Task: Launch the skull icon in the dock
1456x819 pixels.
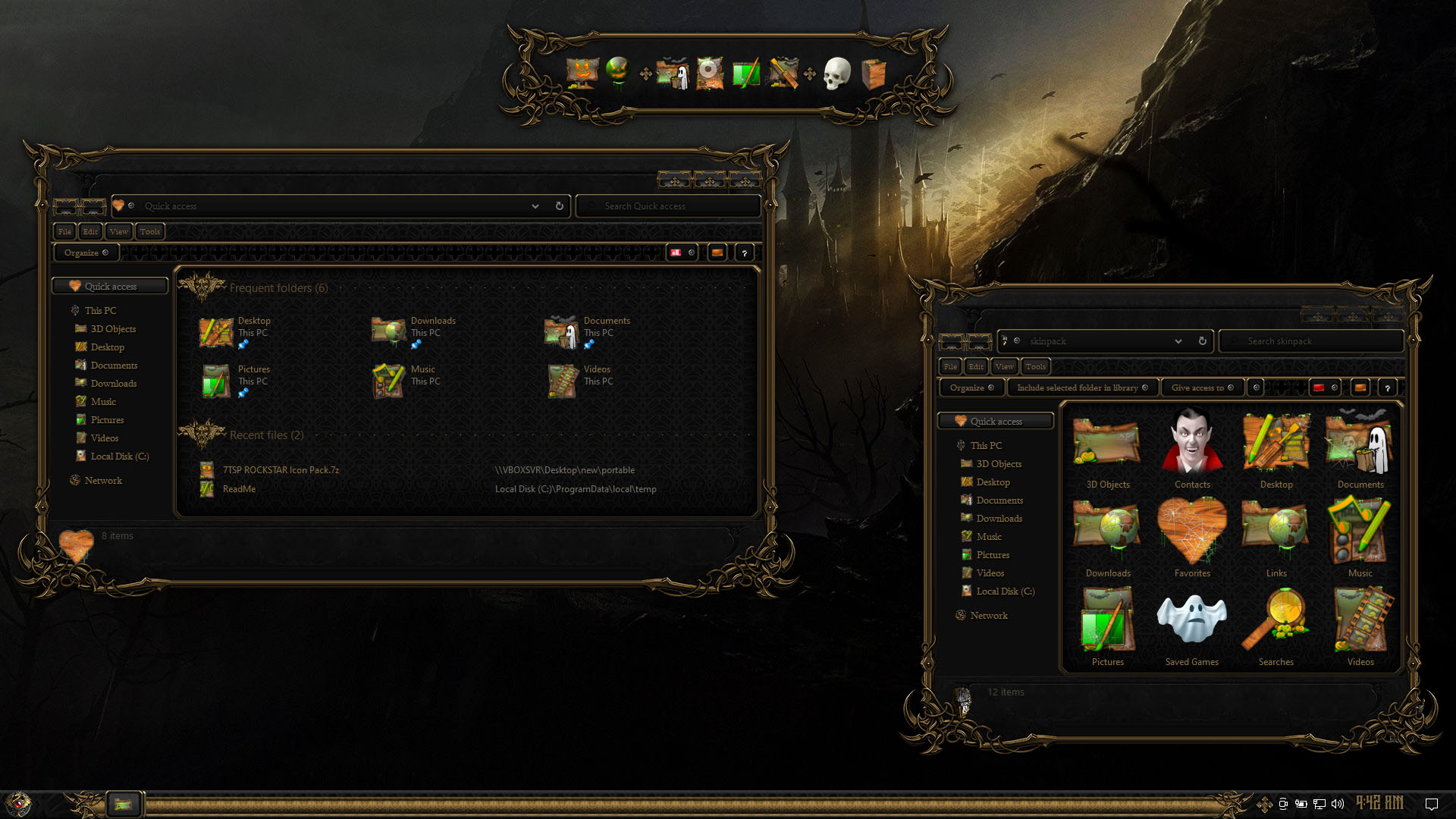Action: (836, 74)
